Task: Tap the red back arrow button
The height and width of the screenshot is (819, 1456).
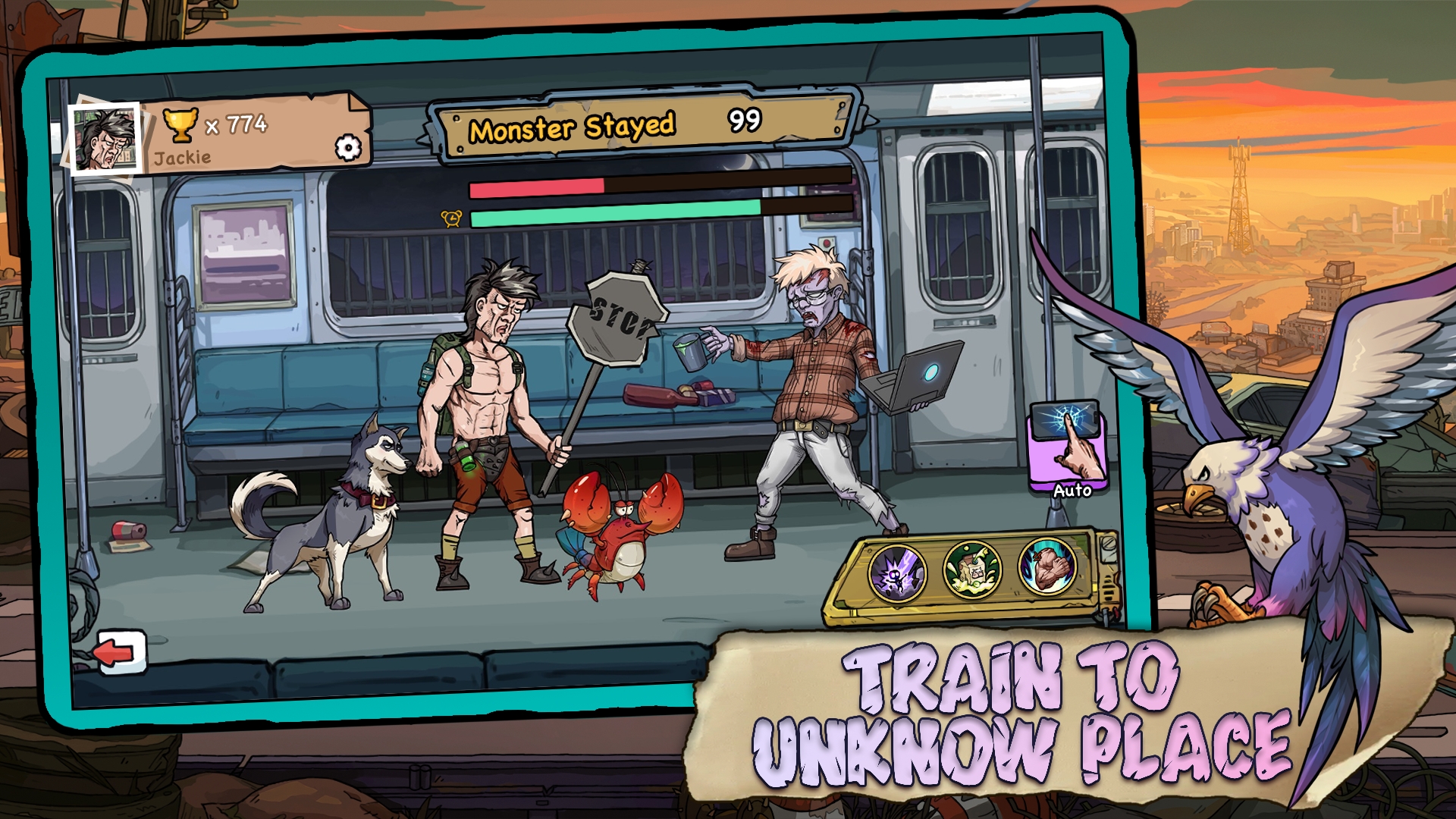Action: click(x=120, y=652)
